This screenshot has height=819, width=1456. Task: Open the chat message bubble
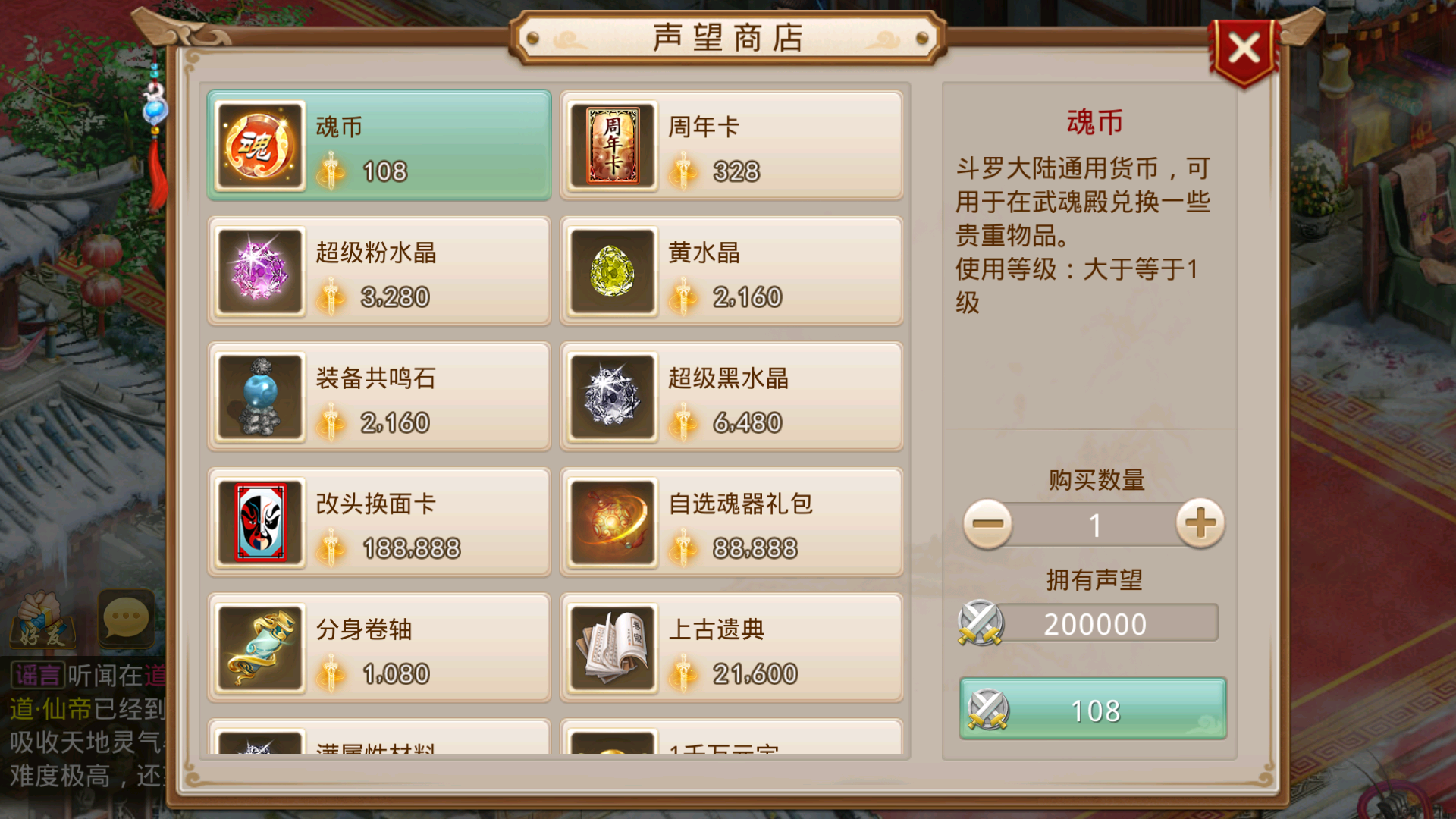point(125,620)
